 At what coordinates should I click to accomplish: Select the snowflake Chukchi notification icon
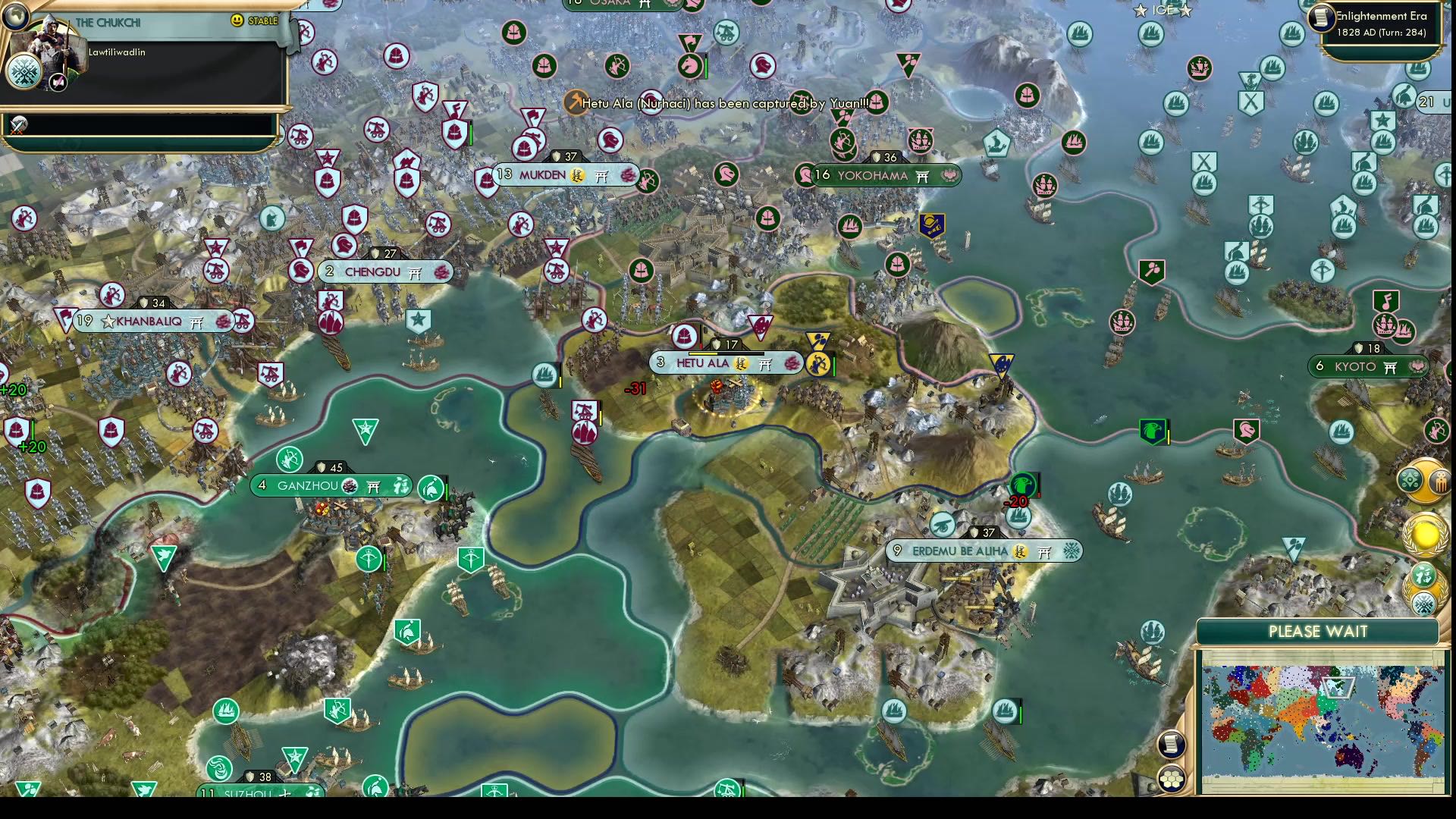1423,604
